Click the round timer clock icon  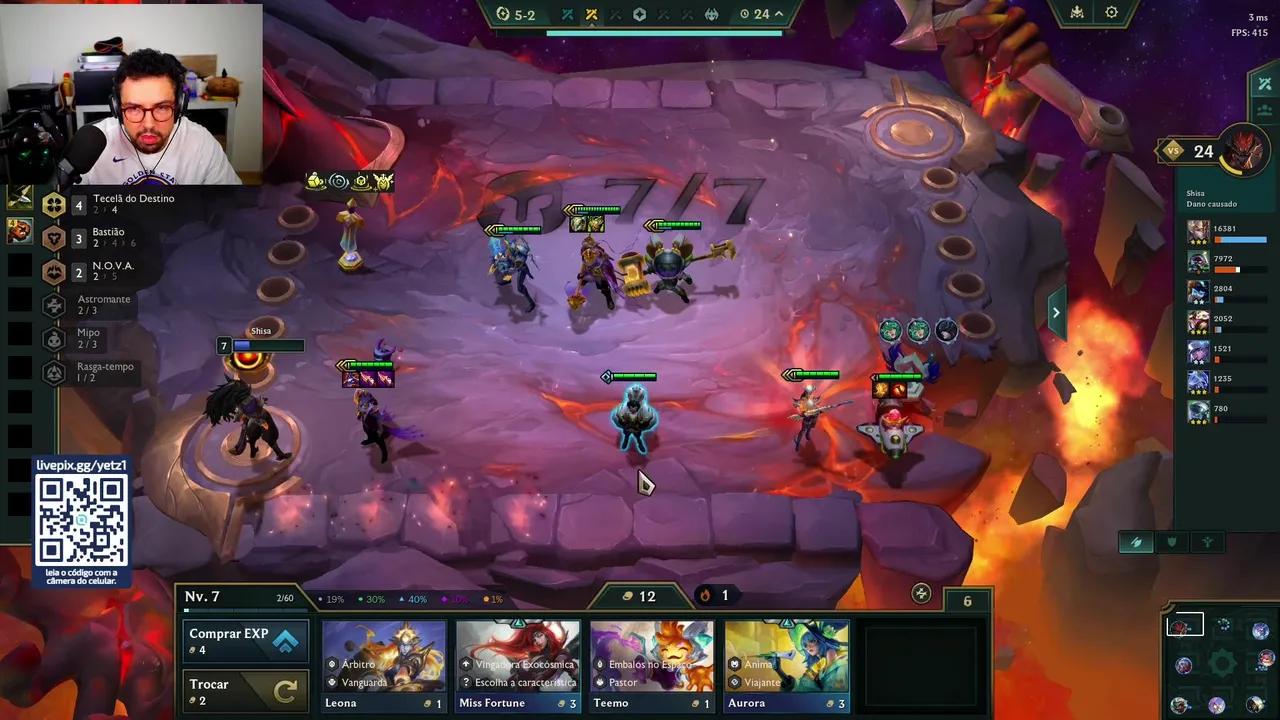743,14
